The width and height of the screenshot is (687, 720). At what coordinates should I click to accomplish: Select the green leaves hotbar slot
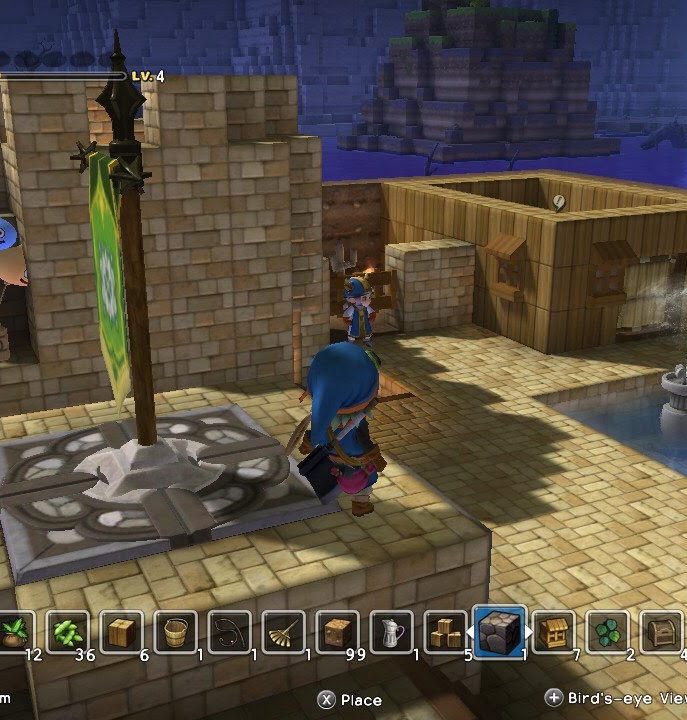click(x=67, y=632)
